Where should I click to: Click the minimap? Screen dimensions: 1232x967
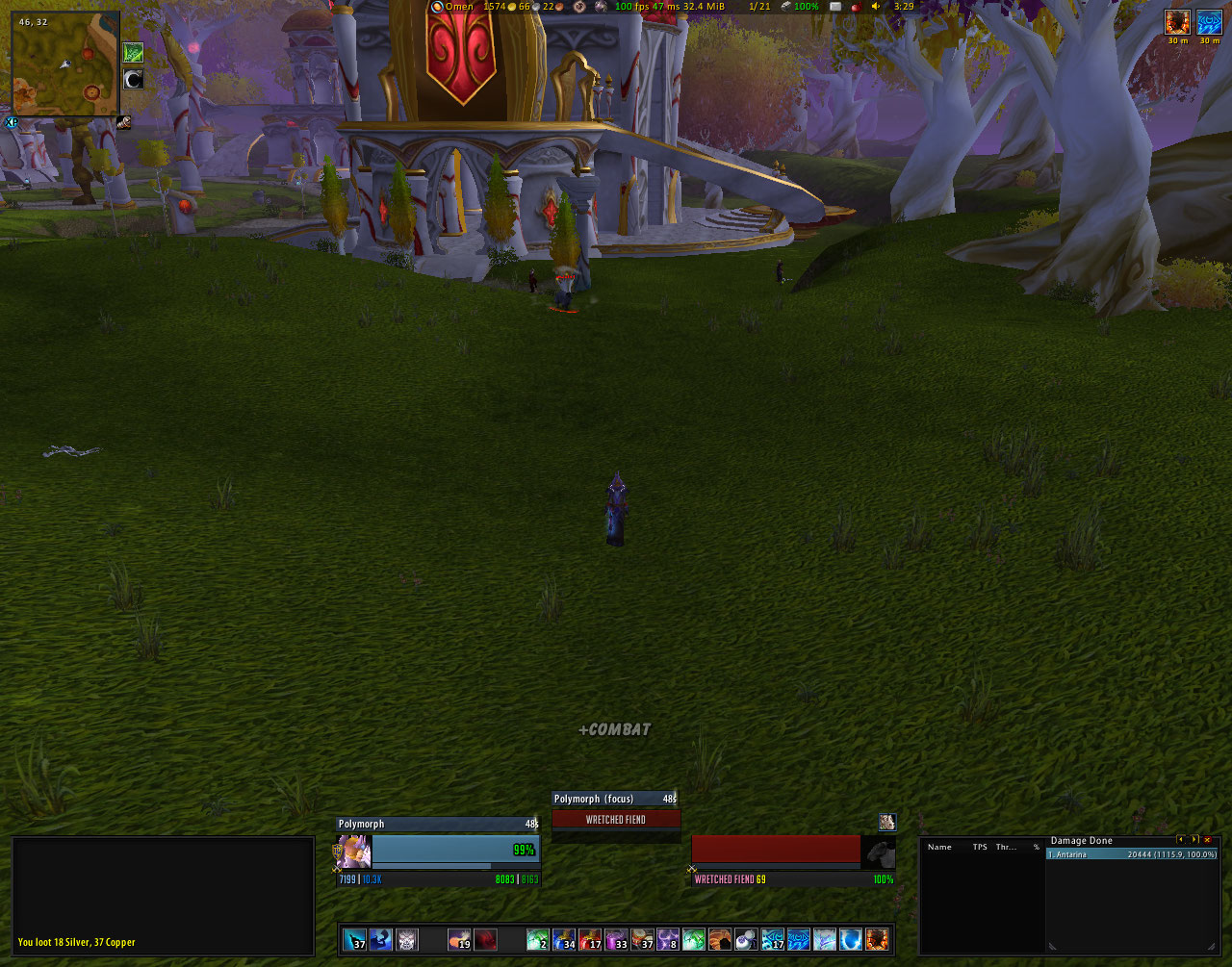point(65,64)
